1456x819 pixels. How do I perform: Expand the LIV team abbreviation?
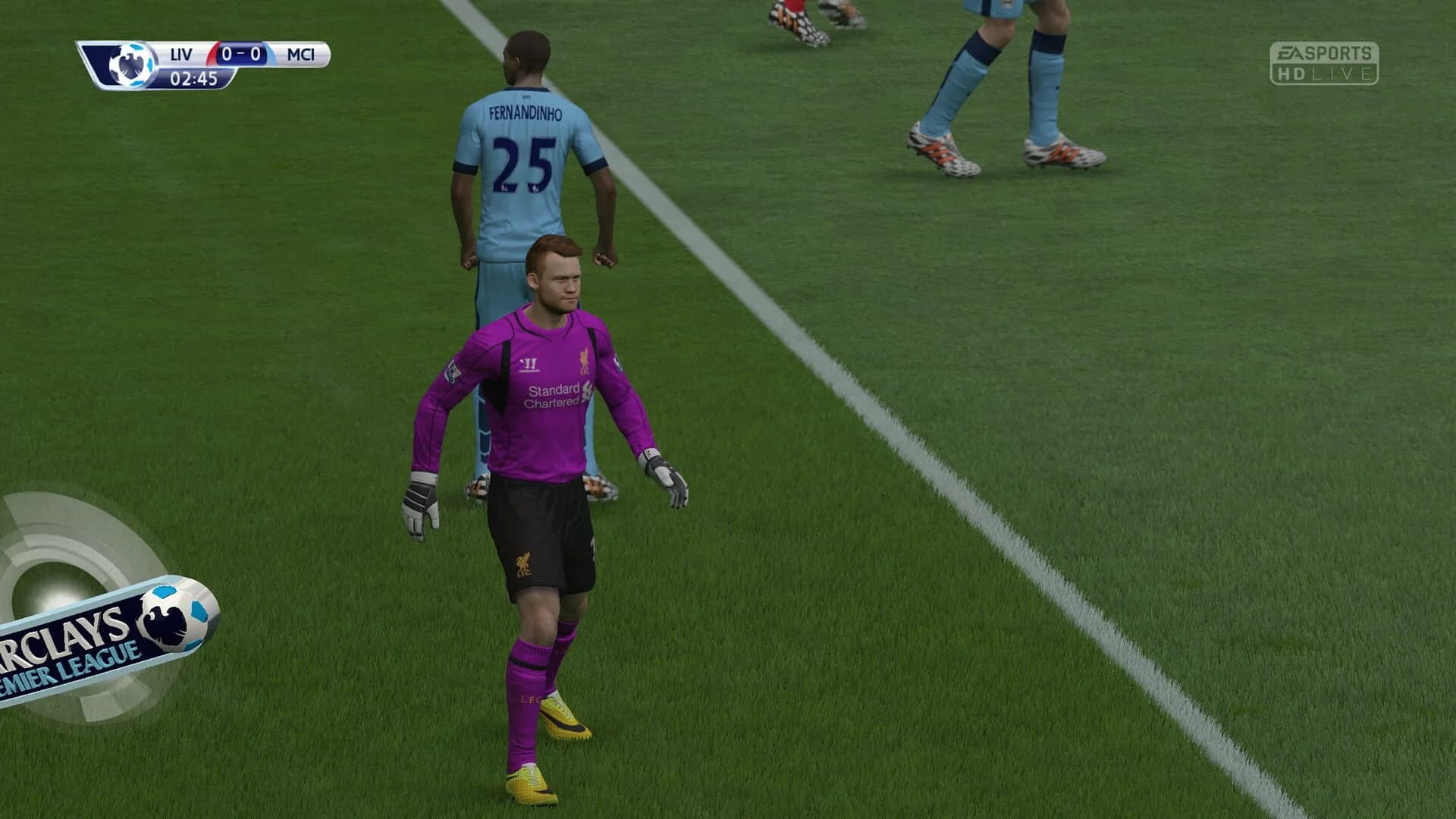(182, 53)
